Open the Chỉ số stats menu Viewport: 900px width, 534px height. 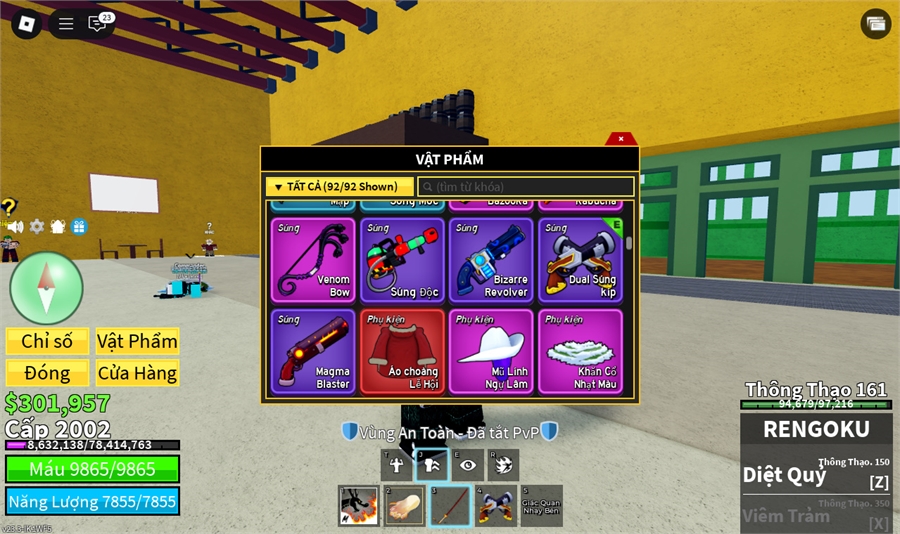click(47, 341)
